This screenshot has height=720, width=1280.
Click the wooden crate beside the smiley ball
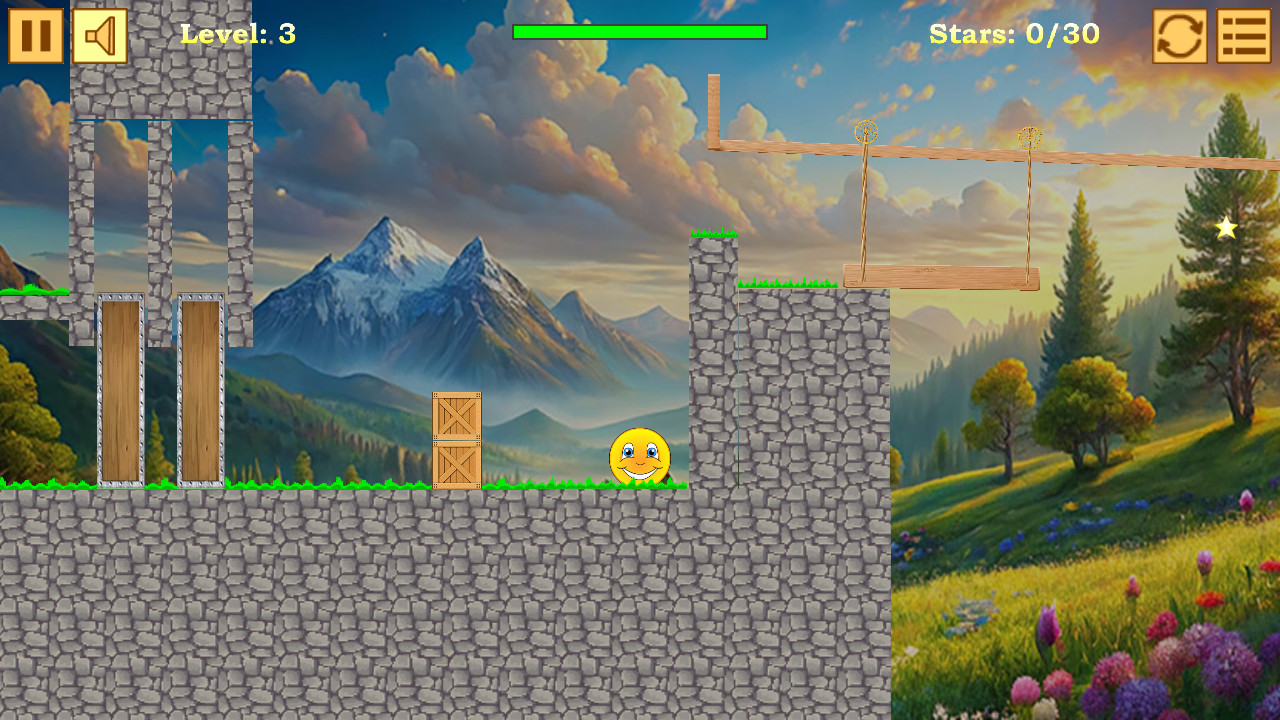(x=456, y=440)
